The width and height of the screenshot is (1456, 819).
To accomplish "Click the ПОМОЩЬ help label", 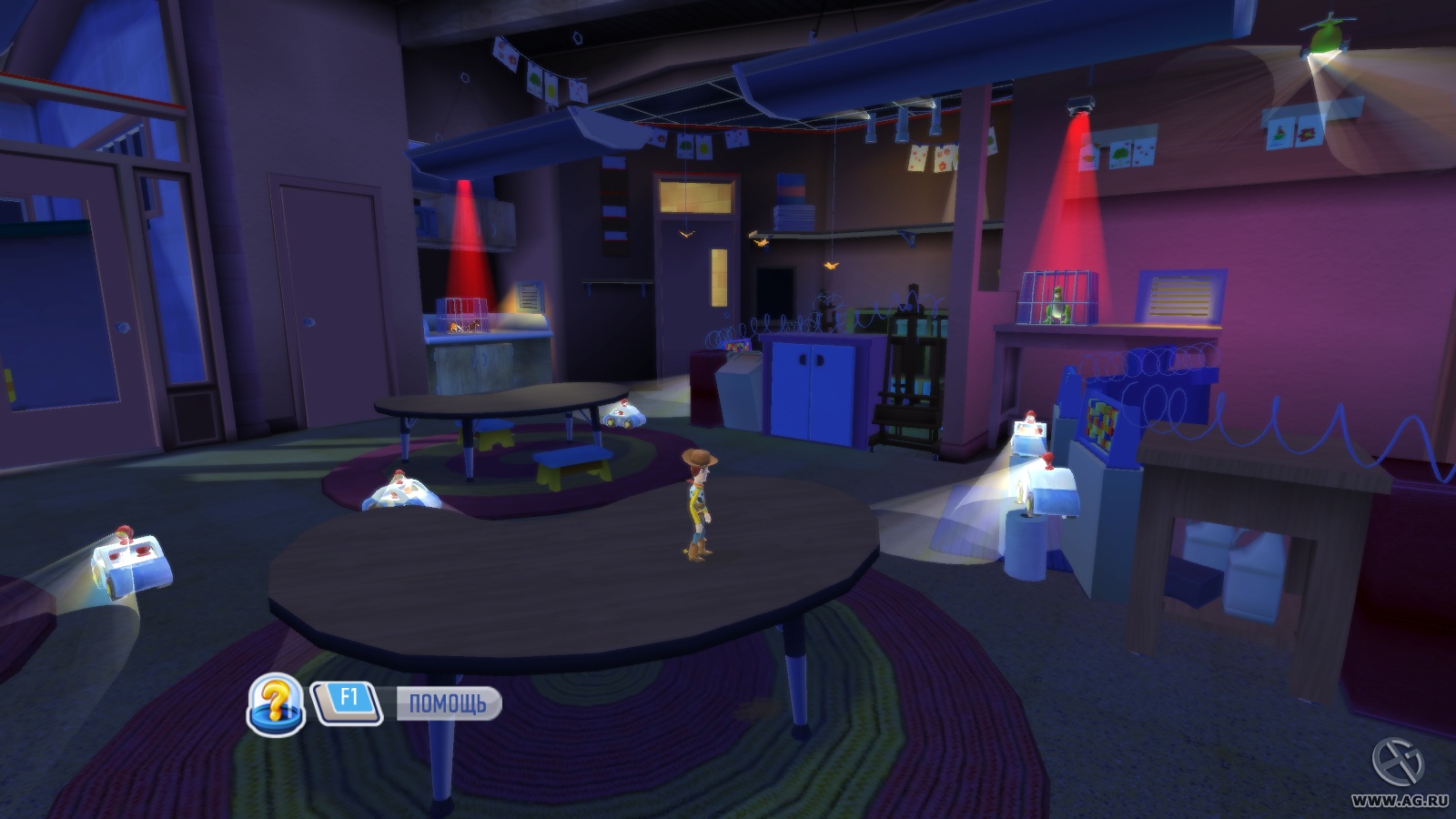I will coord(448,703).
